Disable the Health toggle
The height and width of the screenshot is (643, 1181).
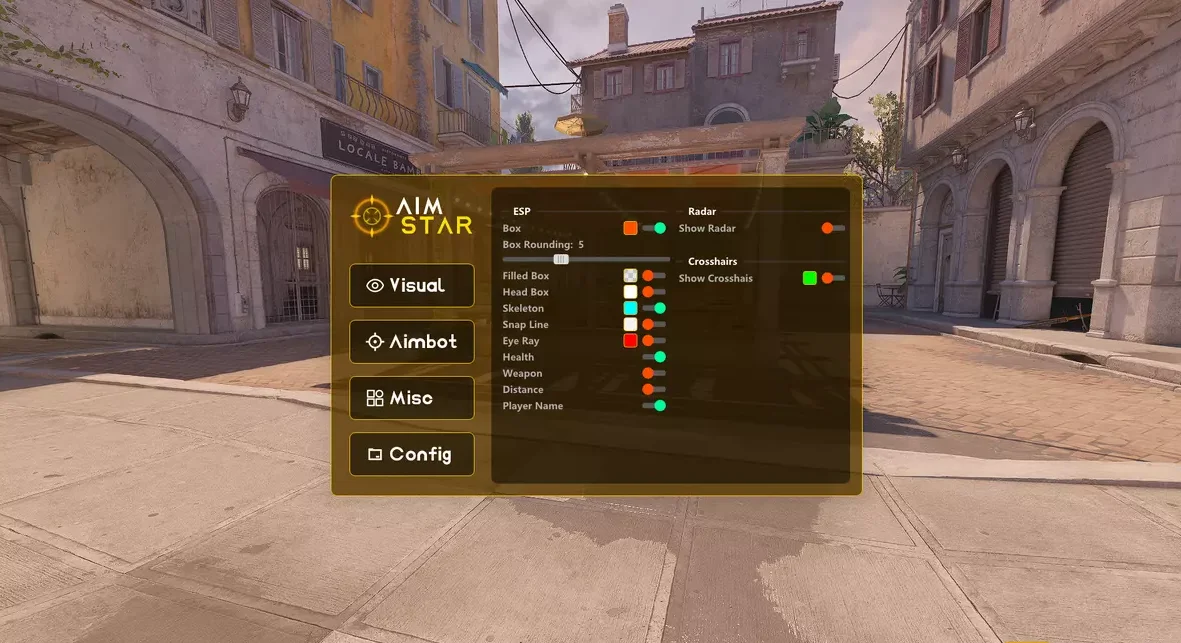pyautogui.click(x=654, y=357)
